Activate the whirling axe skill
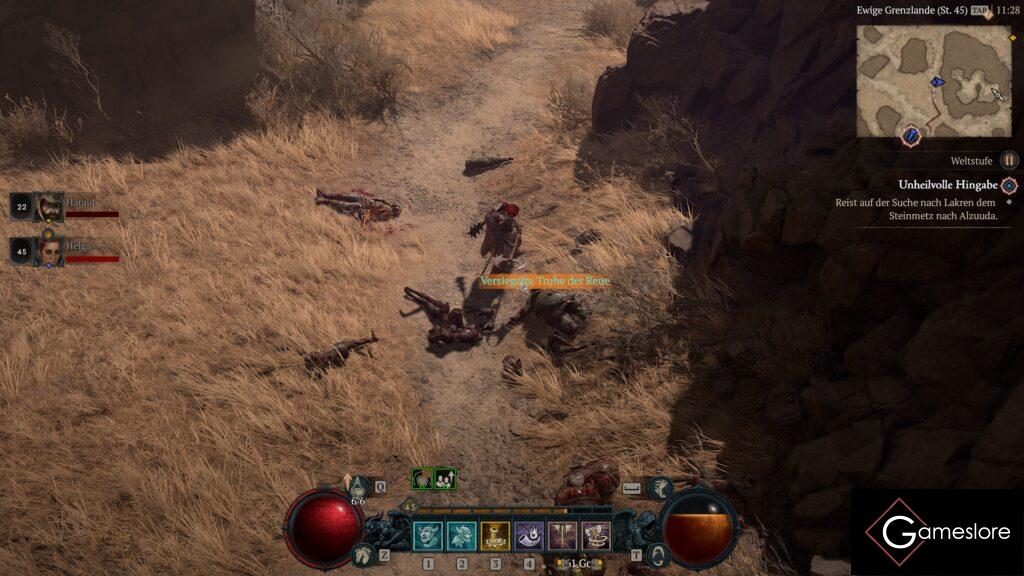1024x576 pixels. point(597,536)
